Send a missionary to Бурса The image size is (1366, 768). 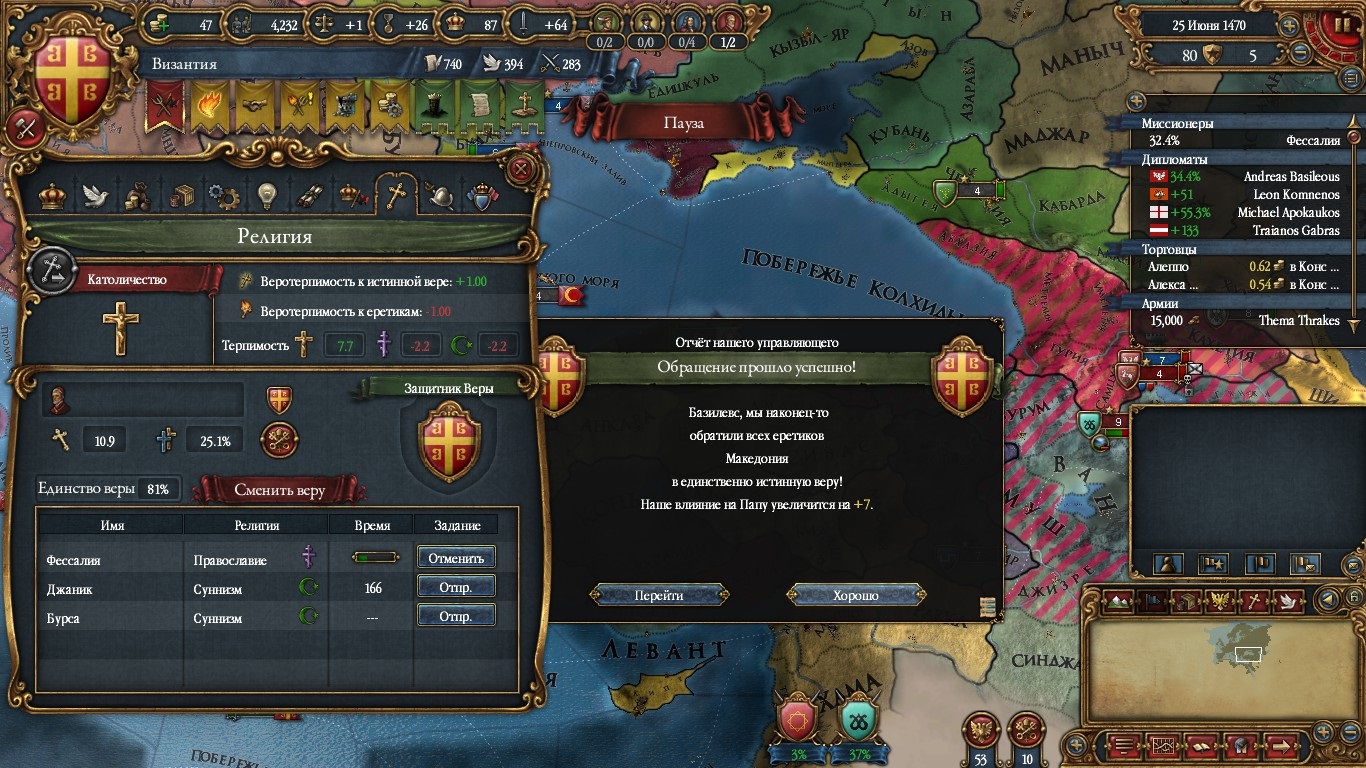tap(456, 616)
